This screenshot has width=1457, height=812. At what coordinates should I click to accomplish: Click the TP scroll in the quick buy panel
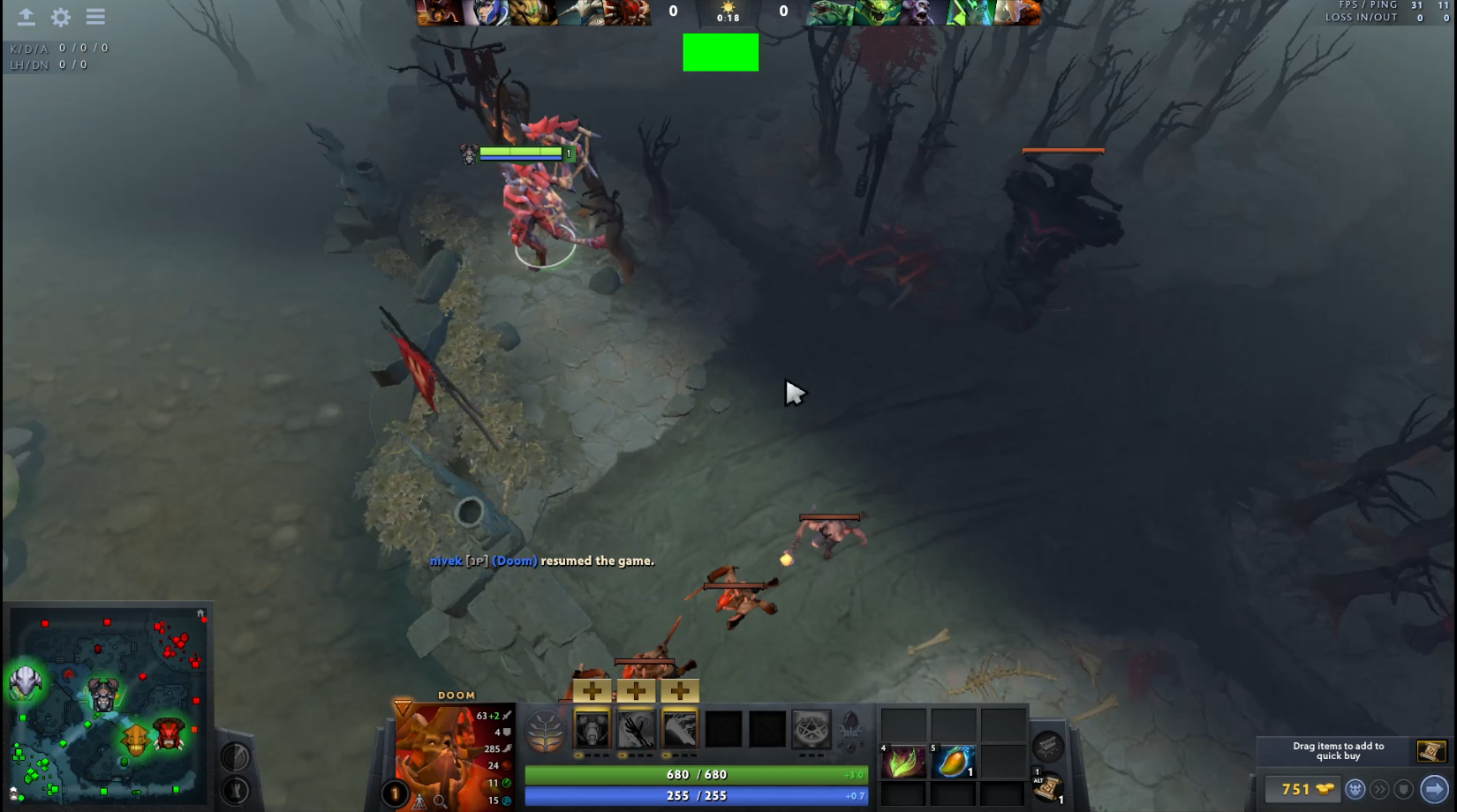[1431, 751]
